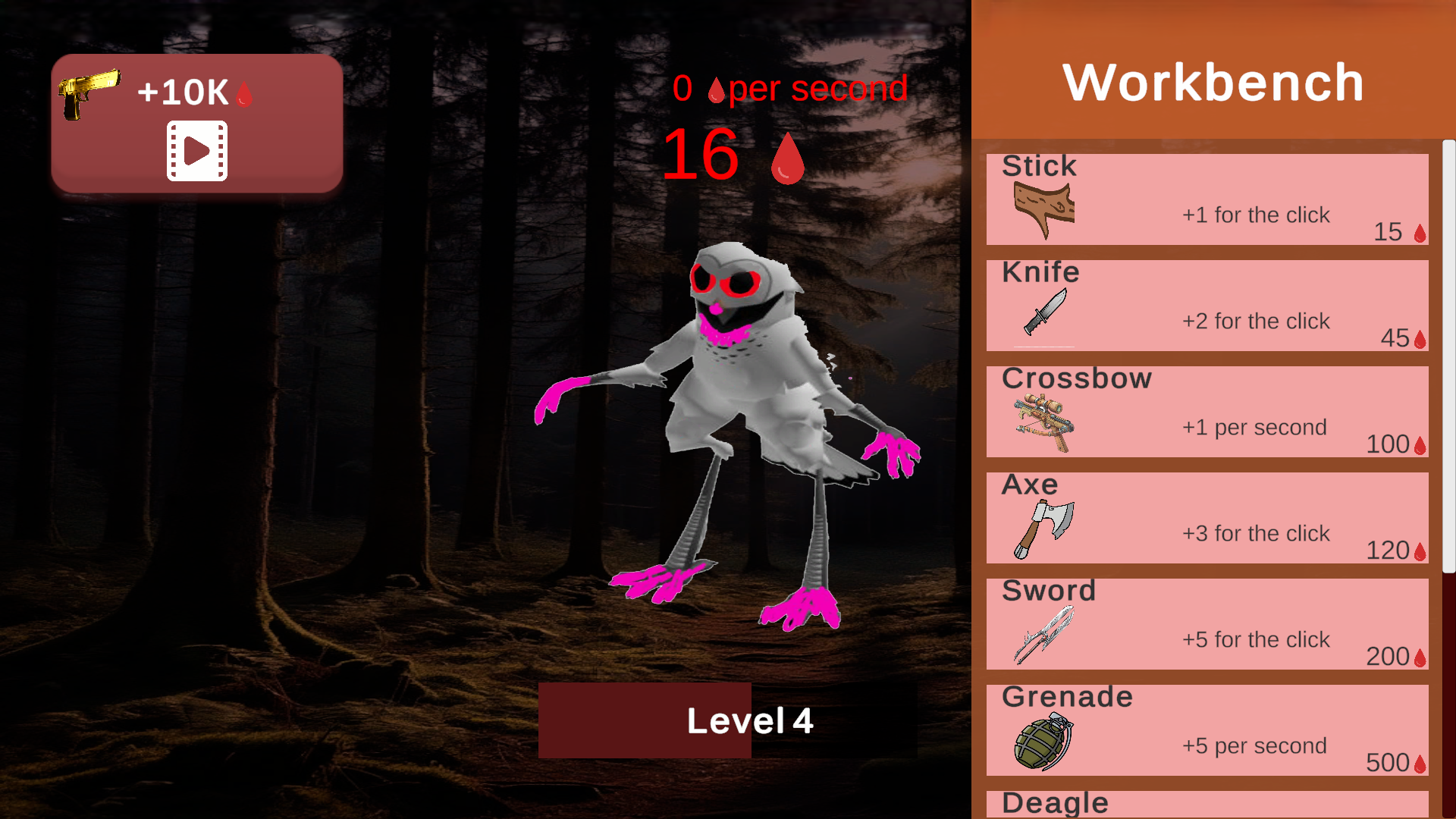
Task: Click the video ad play icon
Action: coord(196,150)
